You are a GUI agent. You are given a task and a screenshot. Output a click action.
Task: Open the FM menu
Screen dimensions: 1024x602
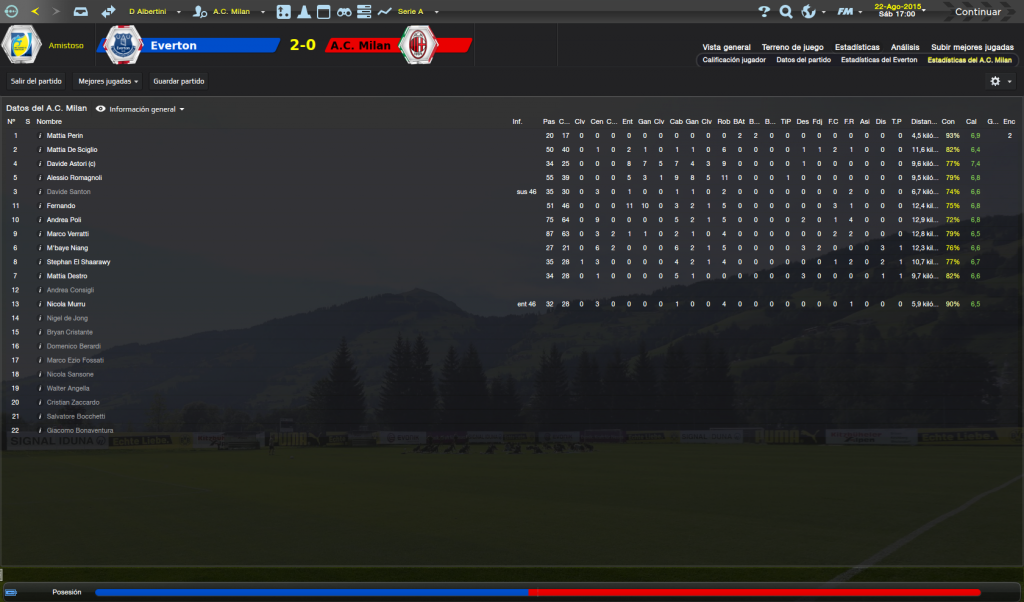848,12
